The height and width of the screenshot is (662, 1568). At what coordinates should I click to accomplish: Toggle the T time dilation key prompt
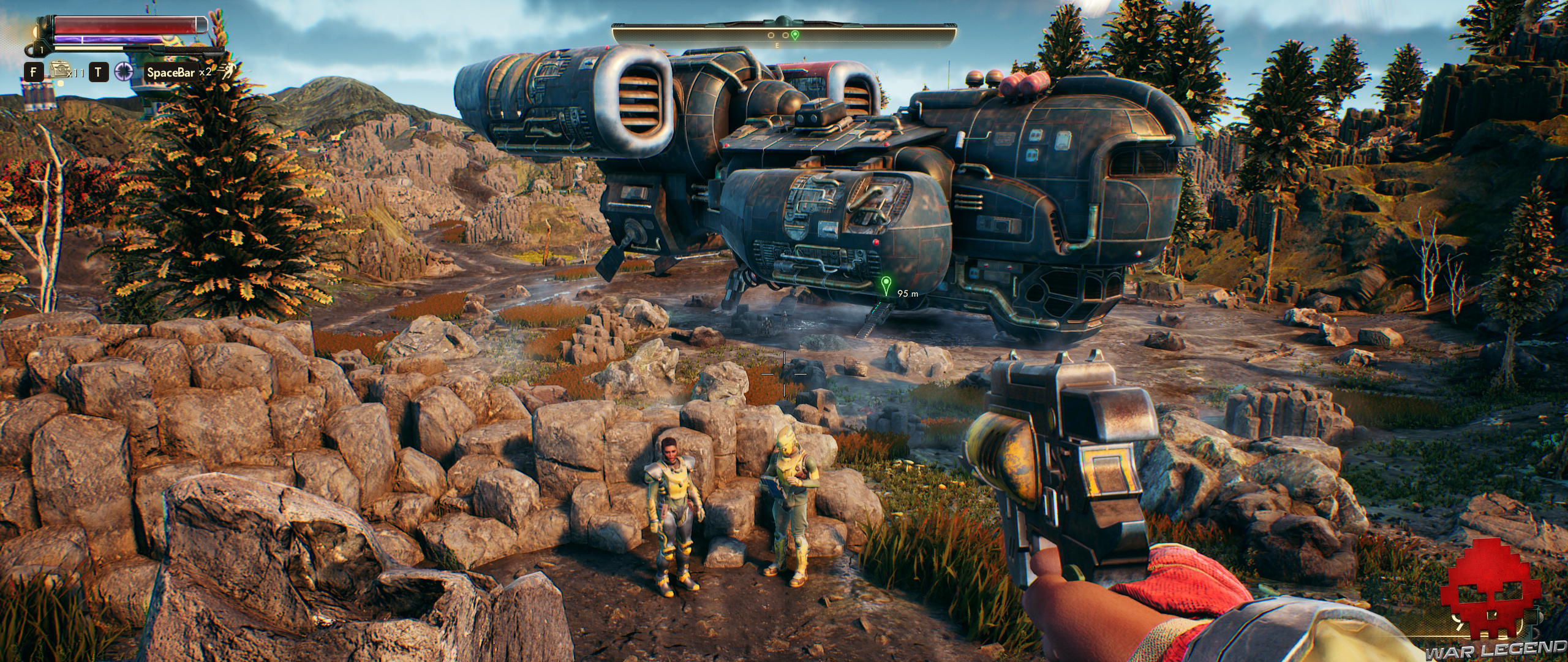(98, 72)
